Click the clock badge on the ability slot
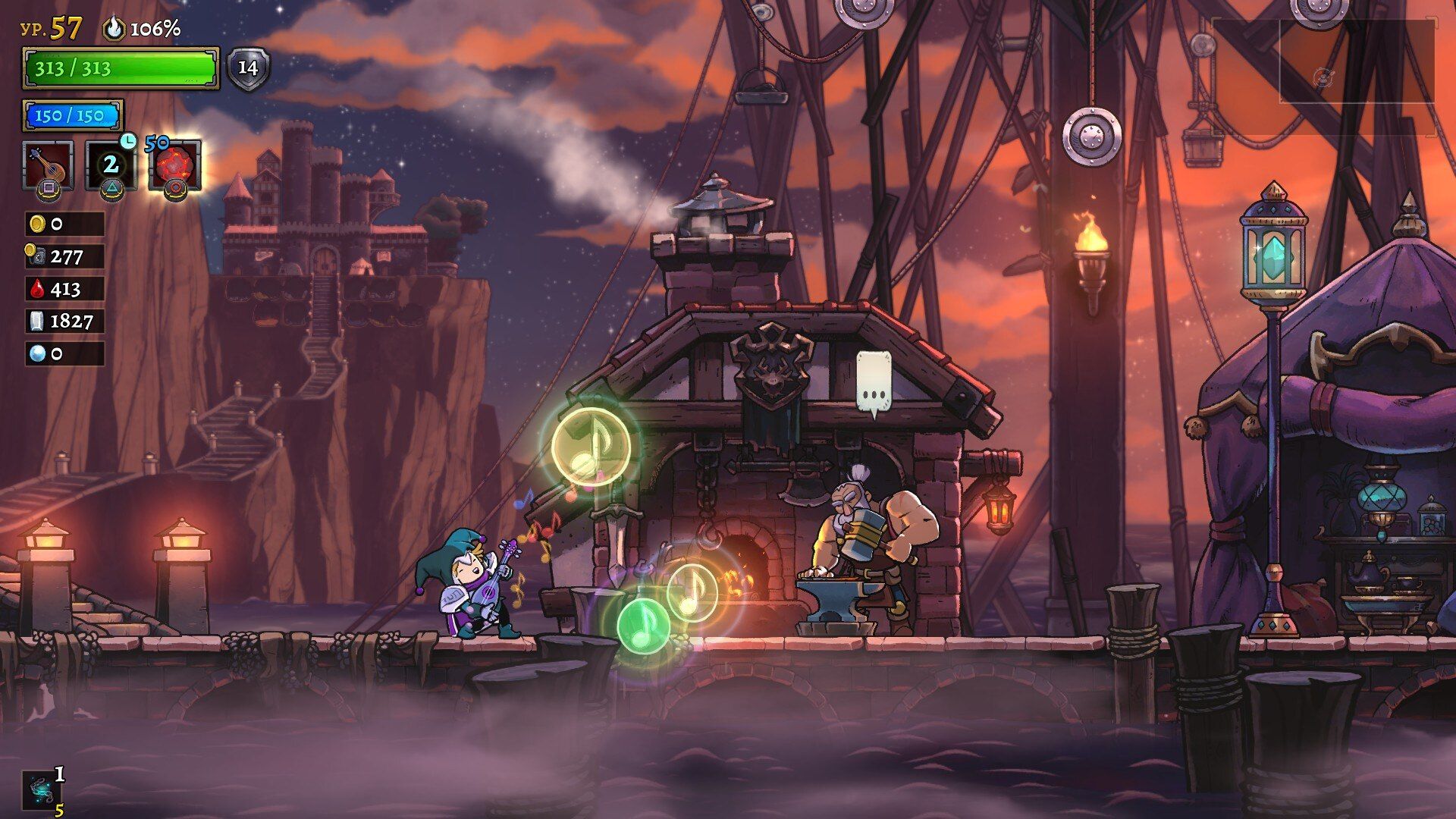The image size is (1456, 819). pyautogui.click(x=129, y=142)
